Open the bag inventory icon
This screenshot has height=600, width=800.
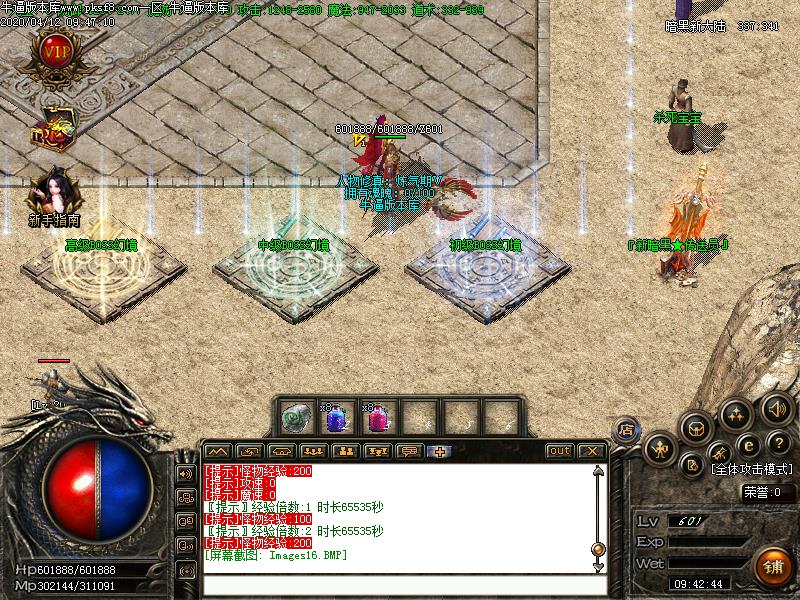[x=696, y=427]
